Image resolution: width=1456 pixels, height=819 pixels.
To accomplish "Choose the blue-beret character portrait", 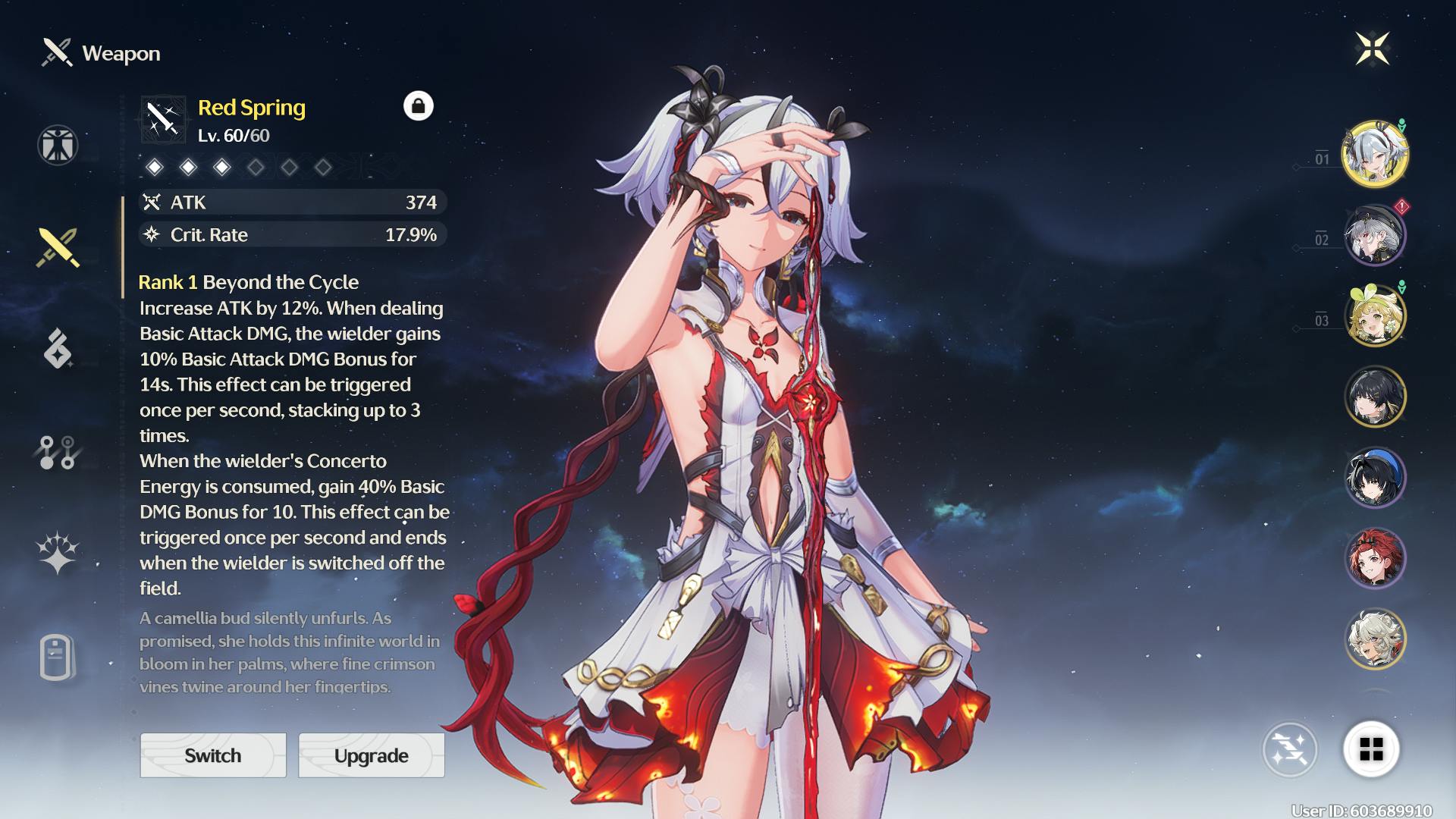I will [1375, 478].
